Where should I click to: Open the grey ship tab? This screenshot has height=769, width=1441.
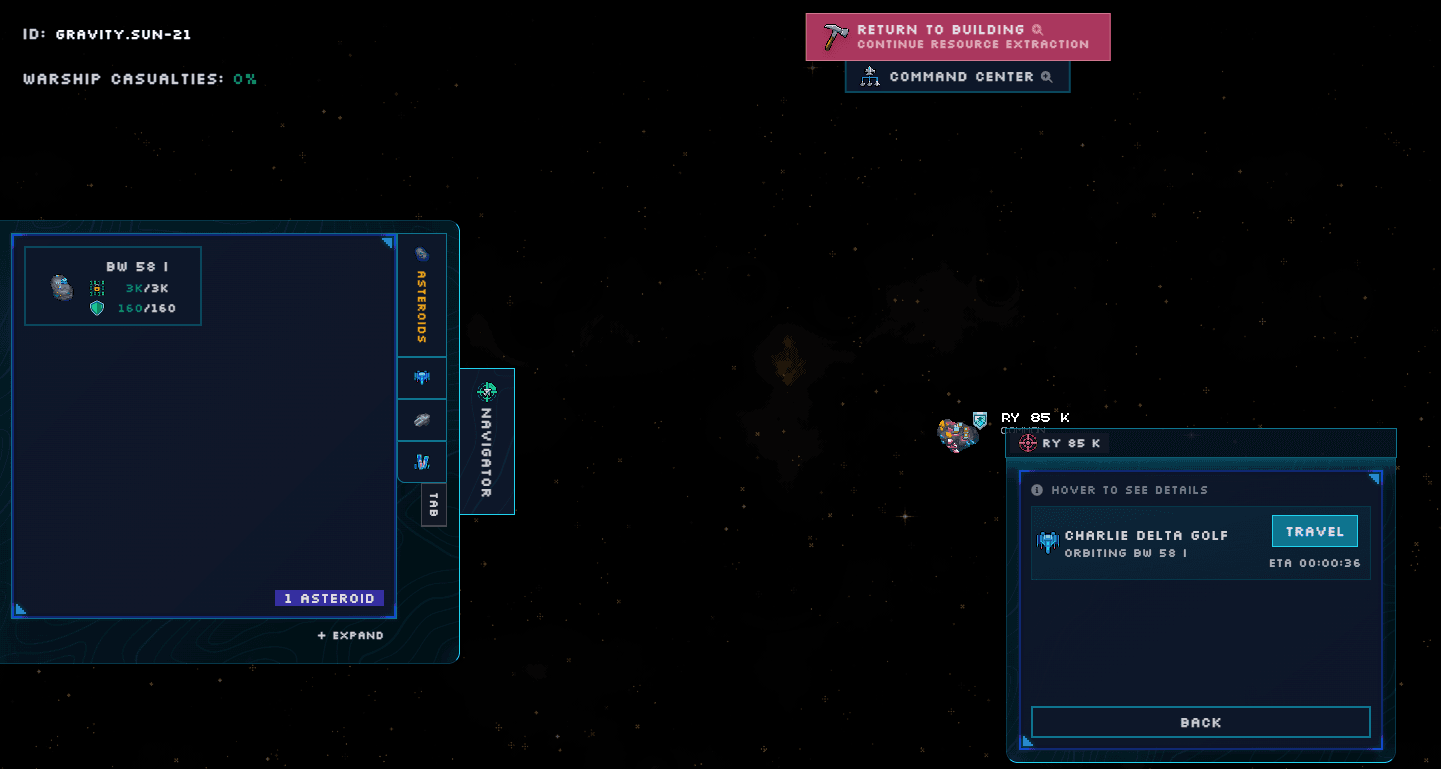[x=422, y=420]
